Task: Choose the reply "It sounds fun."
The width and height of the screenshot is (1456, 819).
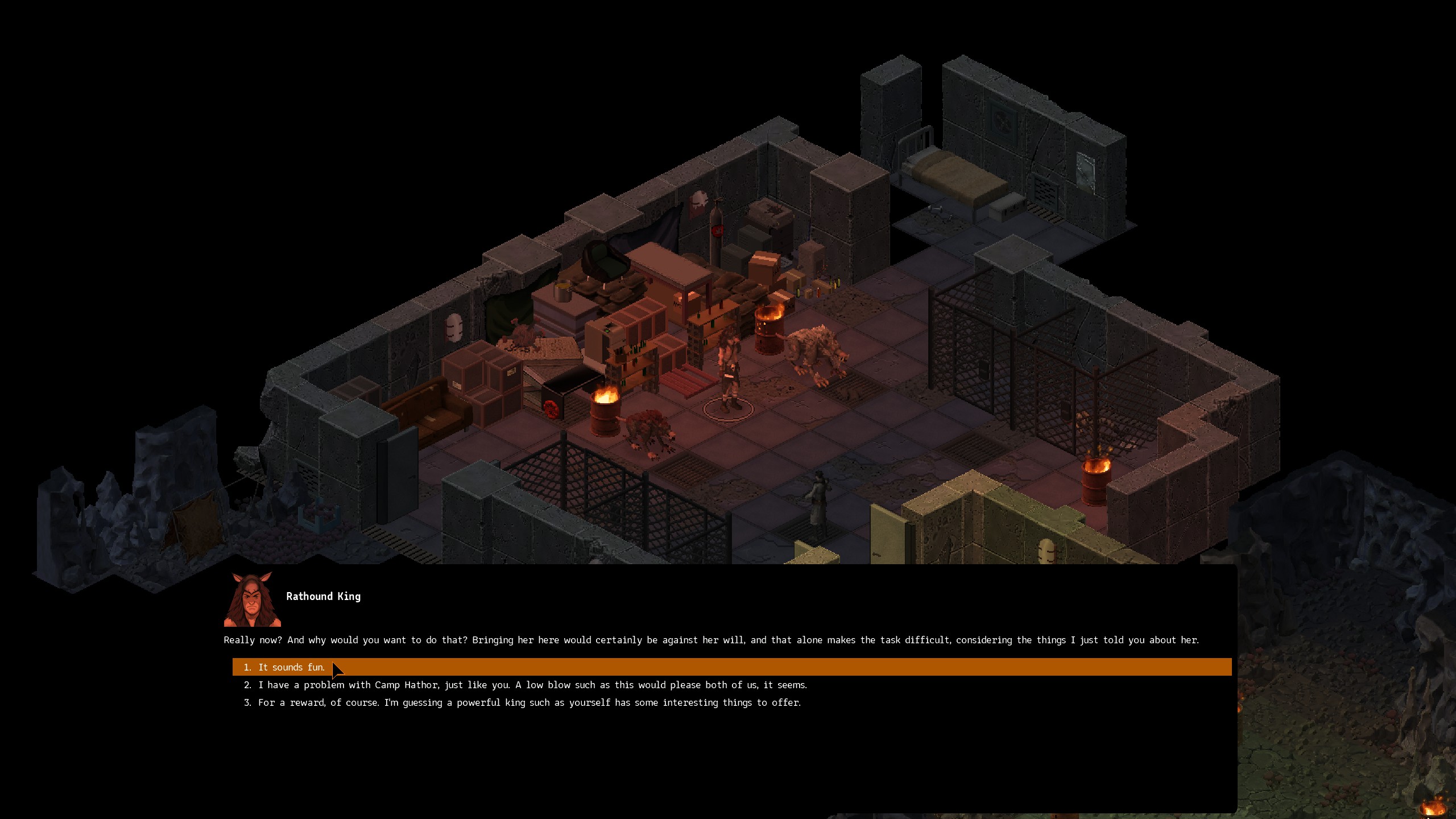Action: [291, 667]
